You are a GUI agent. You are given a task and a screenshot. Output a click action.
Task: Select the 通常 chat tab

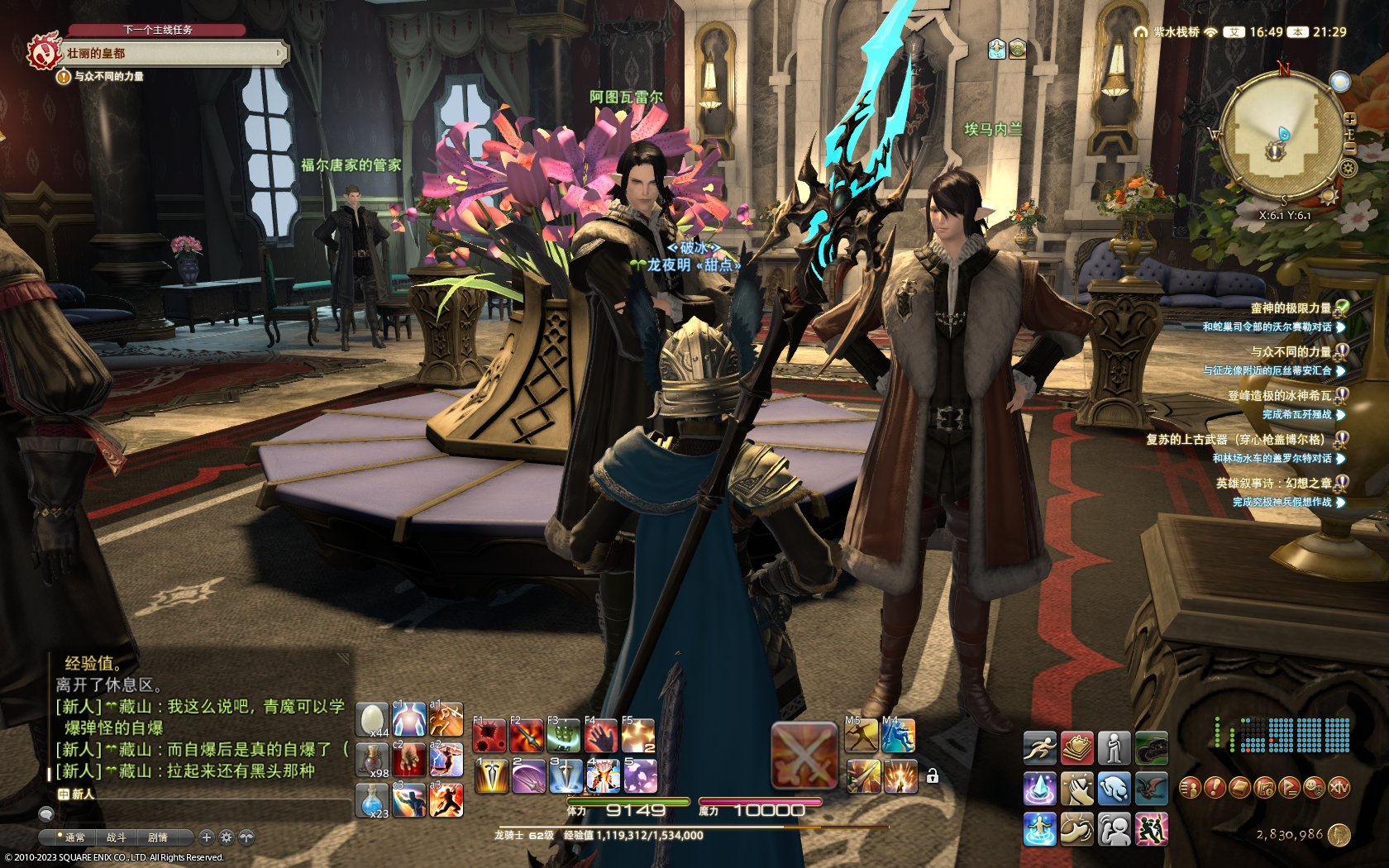click(x=74, y=837)
